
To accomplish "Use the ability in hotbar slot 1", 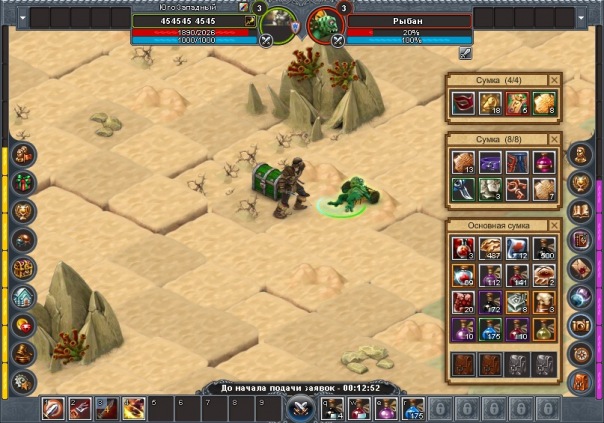I will [54, 408].
